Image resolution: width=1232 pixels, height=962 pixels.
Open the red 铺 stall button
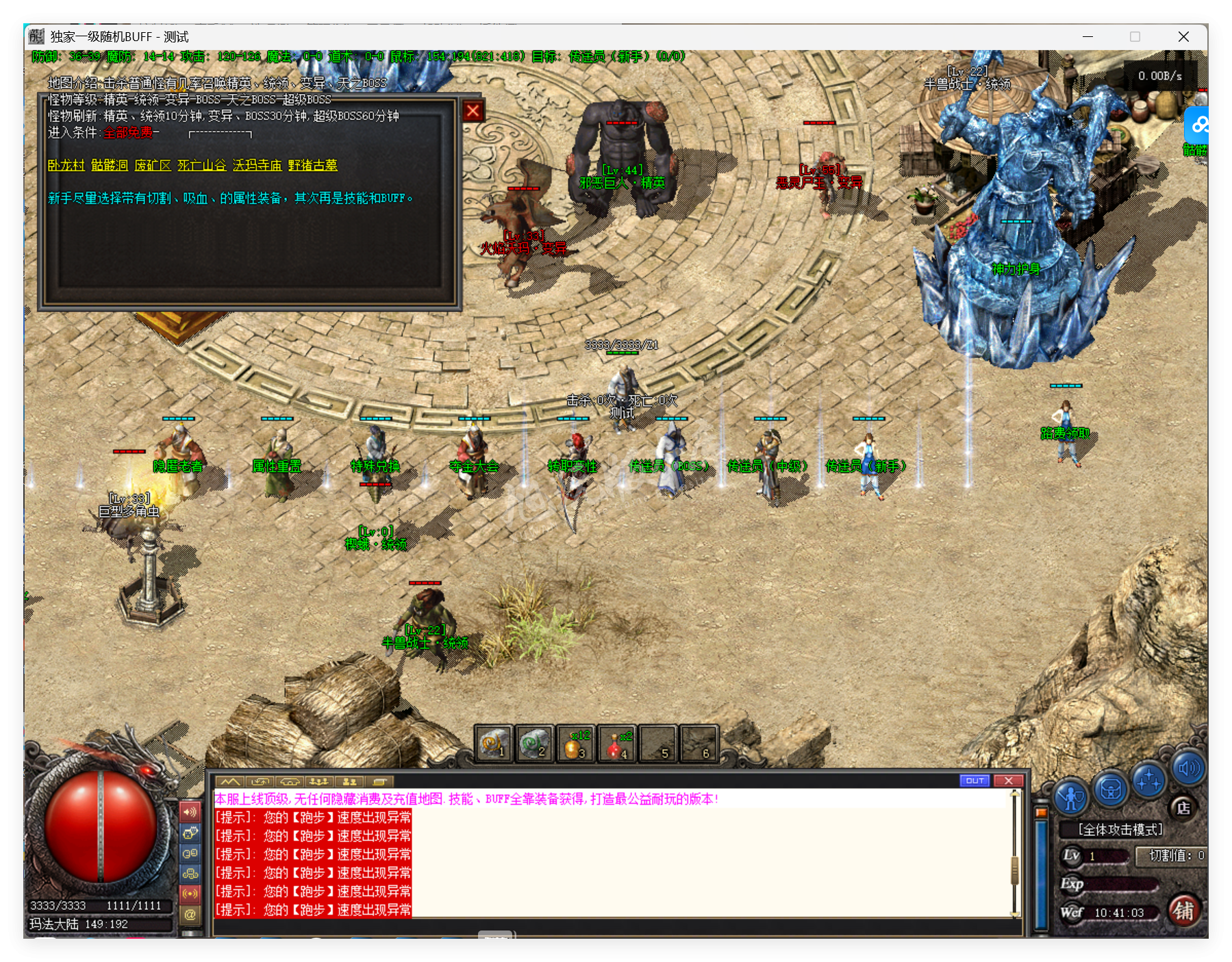click(1183, 911)
